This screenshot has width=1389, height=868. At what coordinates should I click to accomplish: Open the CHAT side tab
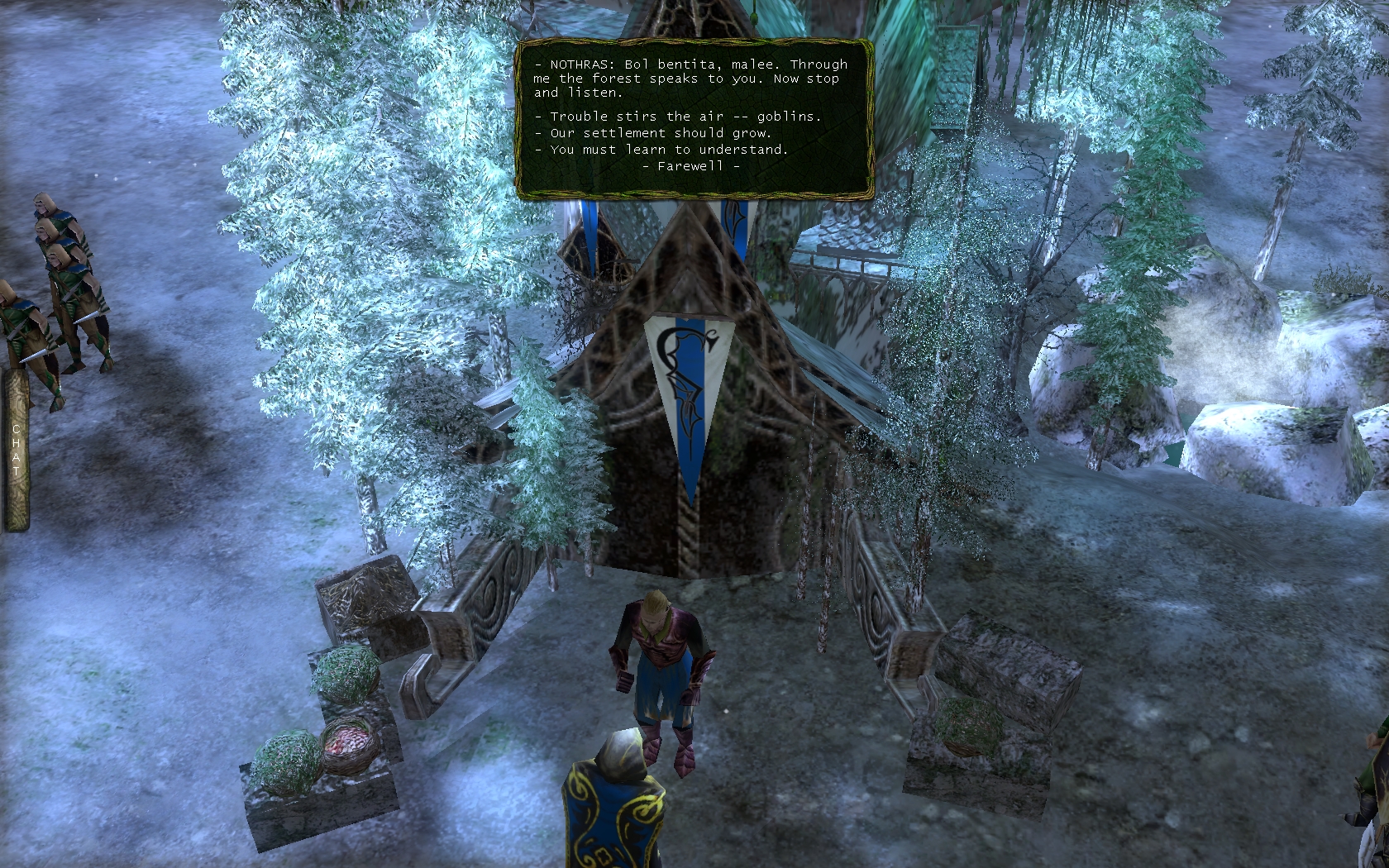(16, 451)
